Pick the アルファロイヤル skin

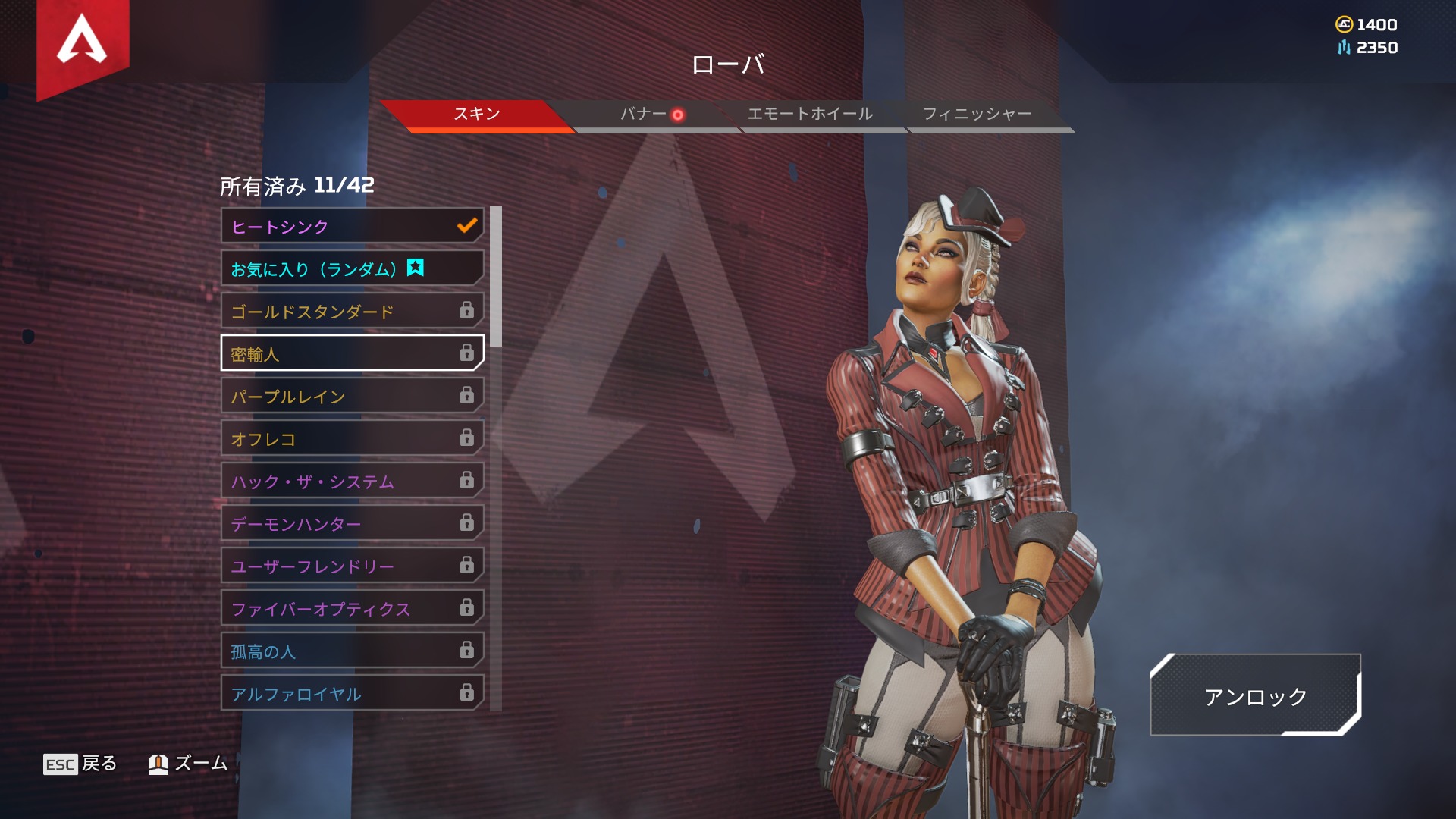click(x=352, y=694)
